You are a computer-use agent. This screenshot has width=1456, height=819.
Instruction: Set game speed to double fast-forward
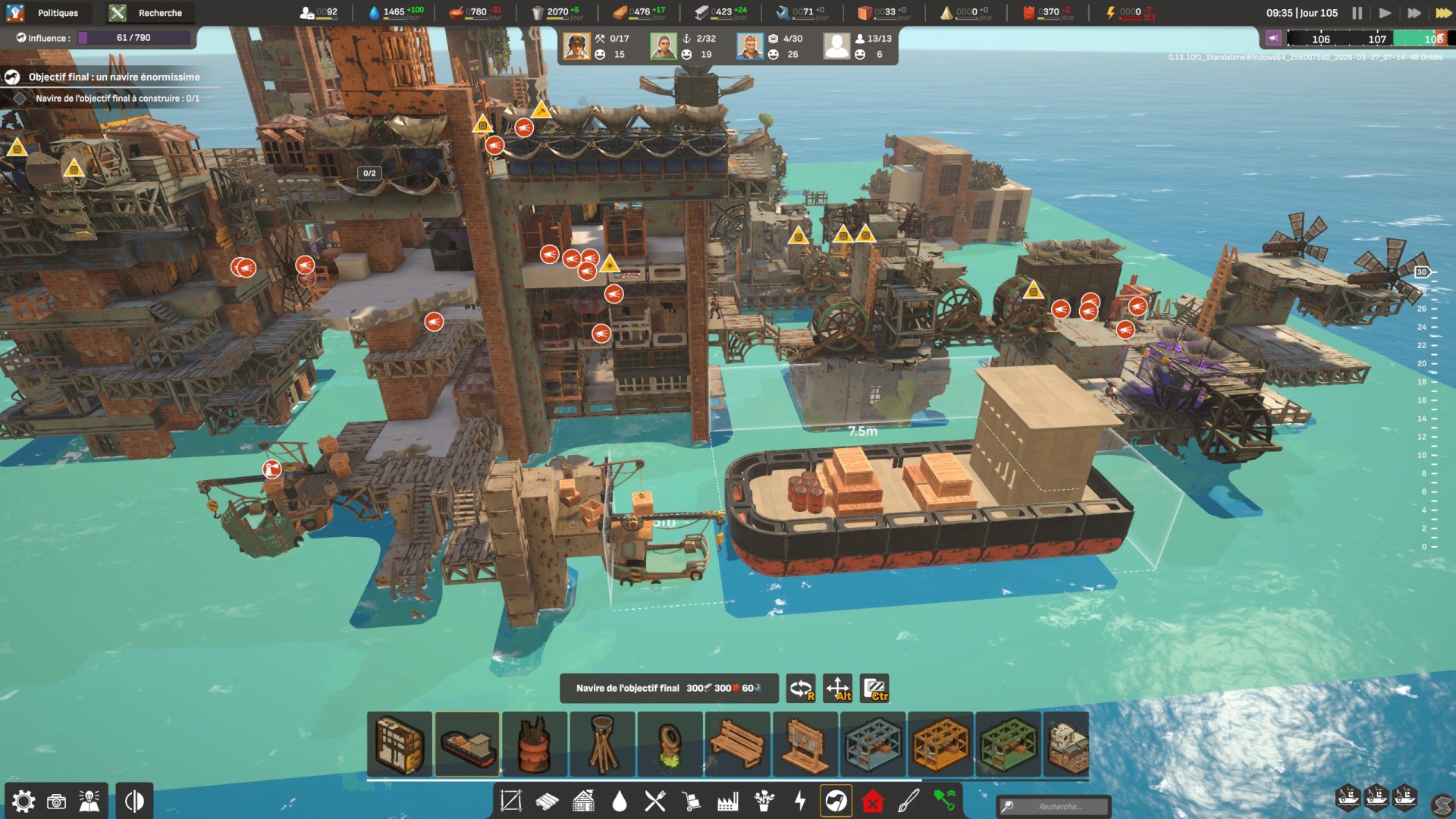pos(1414,13)
